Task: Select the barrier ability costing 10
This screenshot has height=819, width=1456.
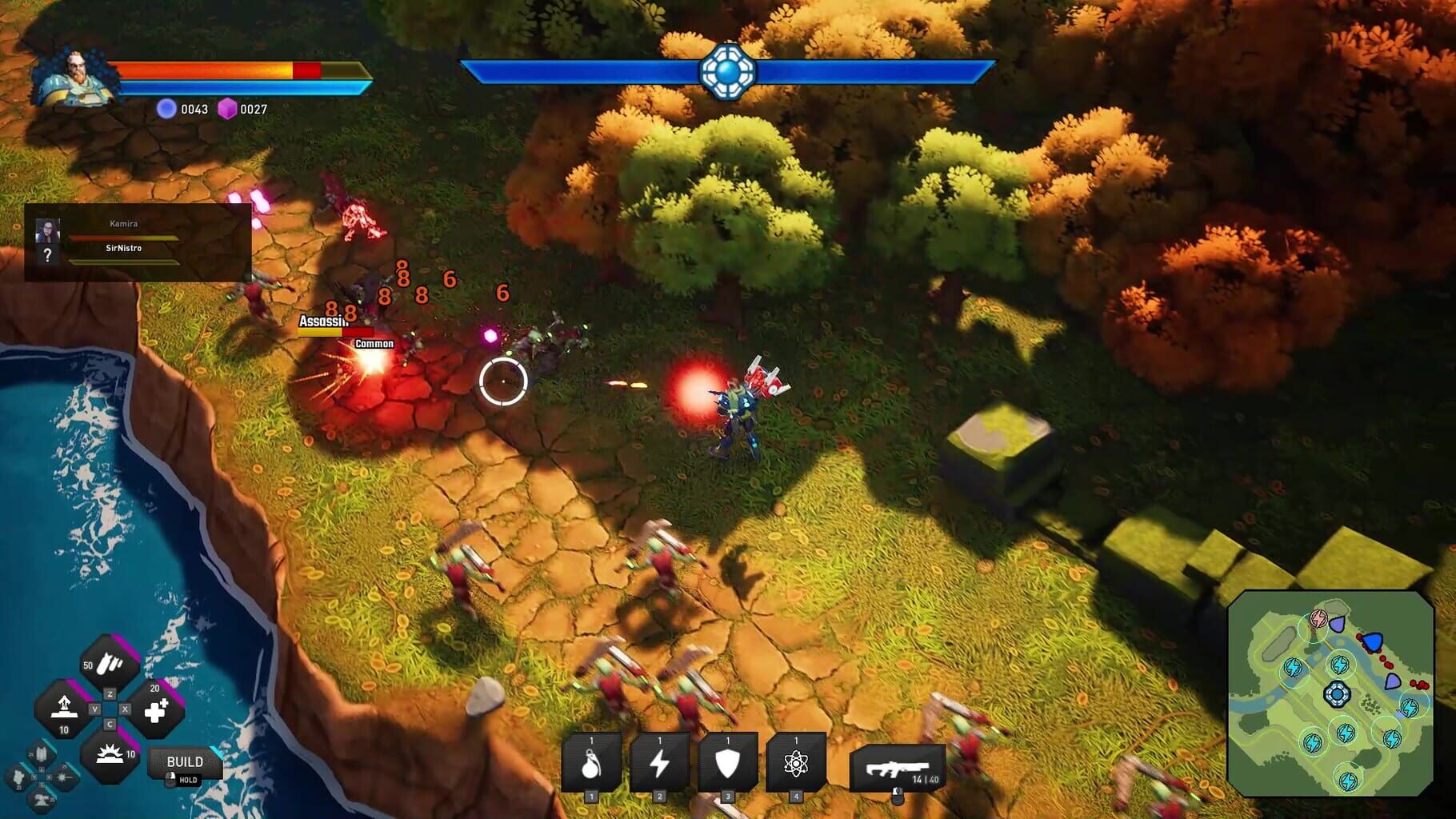Action: tap(109, 755)
